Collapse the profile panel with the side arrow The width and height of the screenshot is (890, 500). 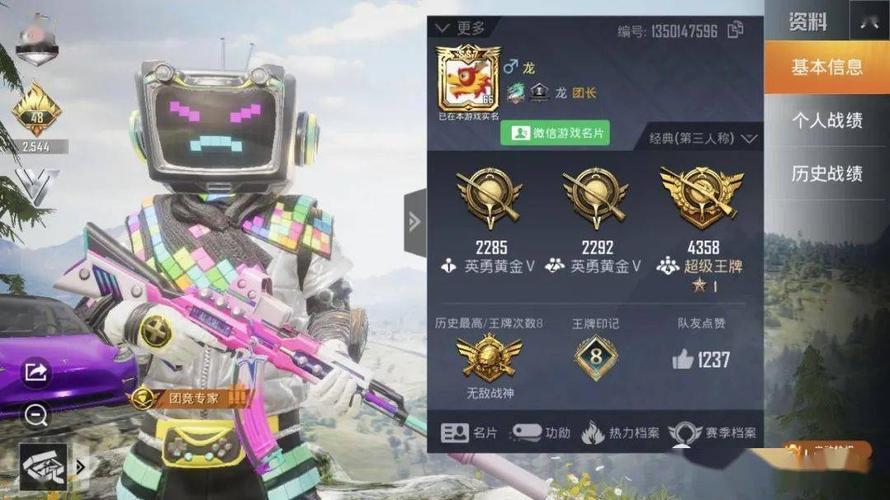[x=415, y=221]
